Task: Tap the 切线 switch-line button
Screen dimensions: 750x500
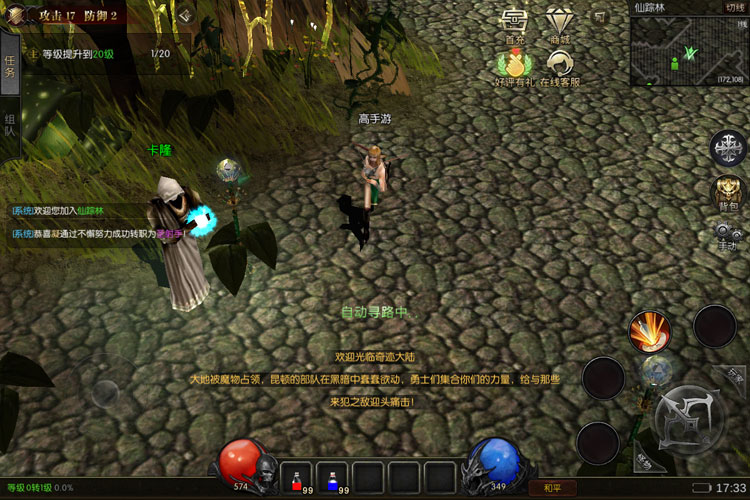Action: [x=734, y=7]
